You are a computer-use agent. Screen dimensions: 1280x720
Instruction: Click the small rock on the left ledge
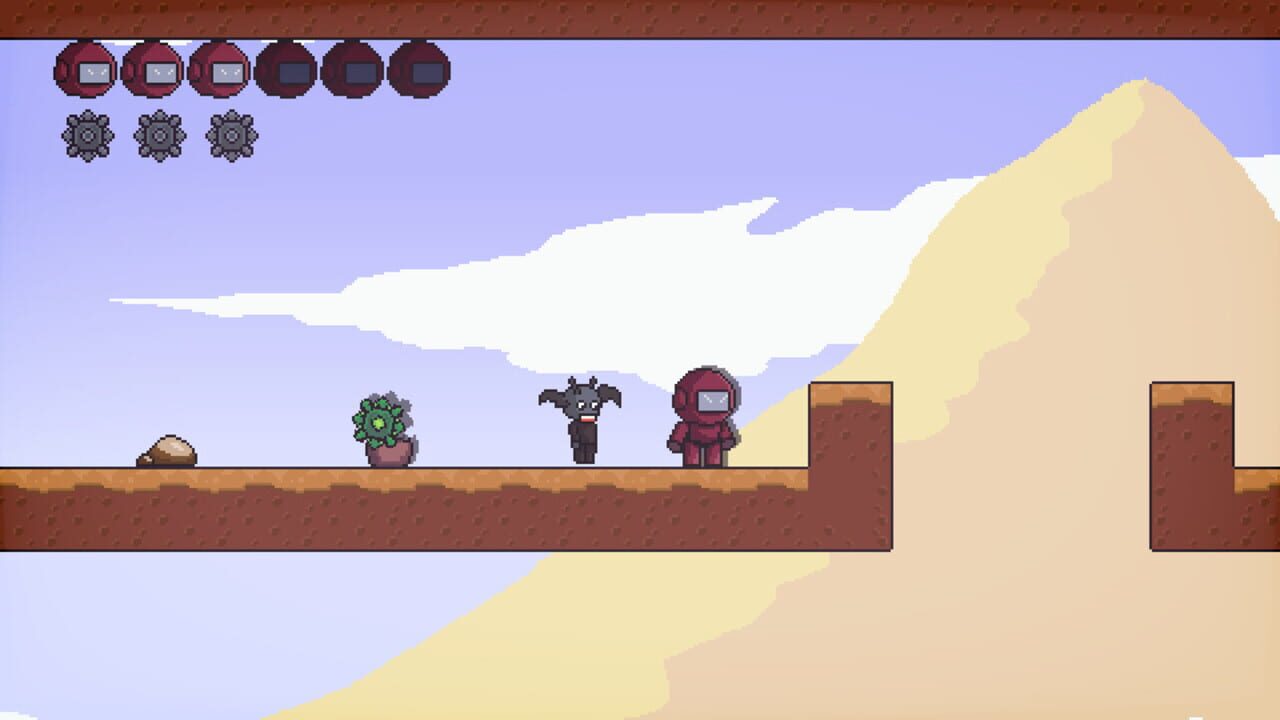point(168,450)
